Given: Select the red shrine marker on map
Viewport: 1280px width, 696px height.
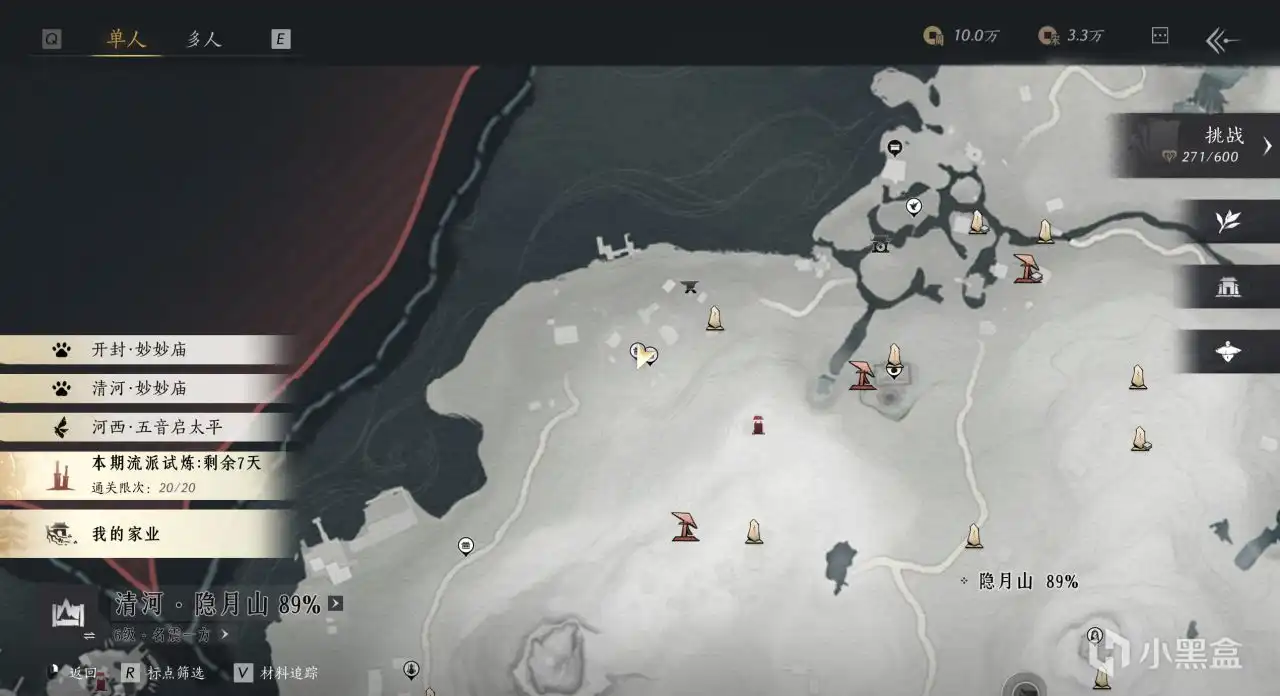Looking at the screenshot, I should (x=758, y=425).
